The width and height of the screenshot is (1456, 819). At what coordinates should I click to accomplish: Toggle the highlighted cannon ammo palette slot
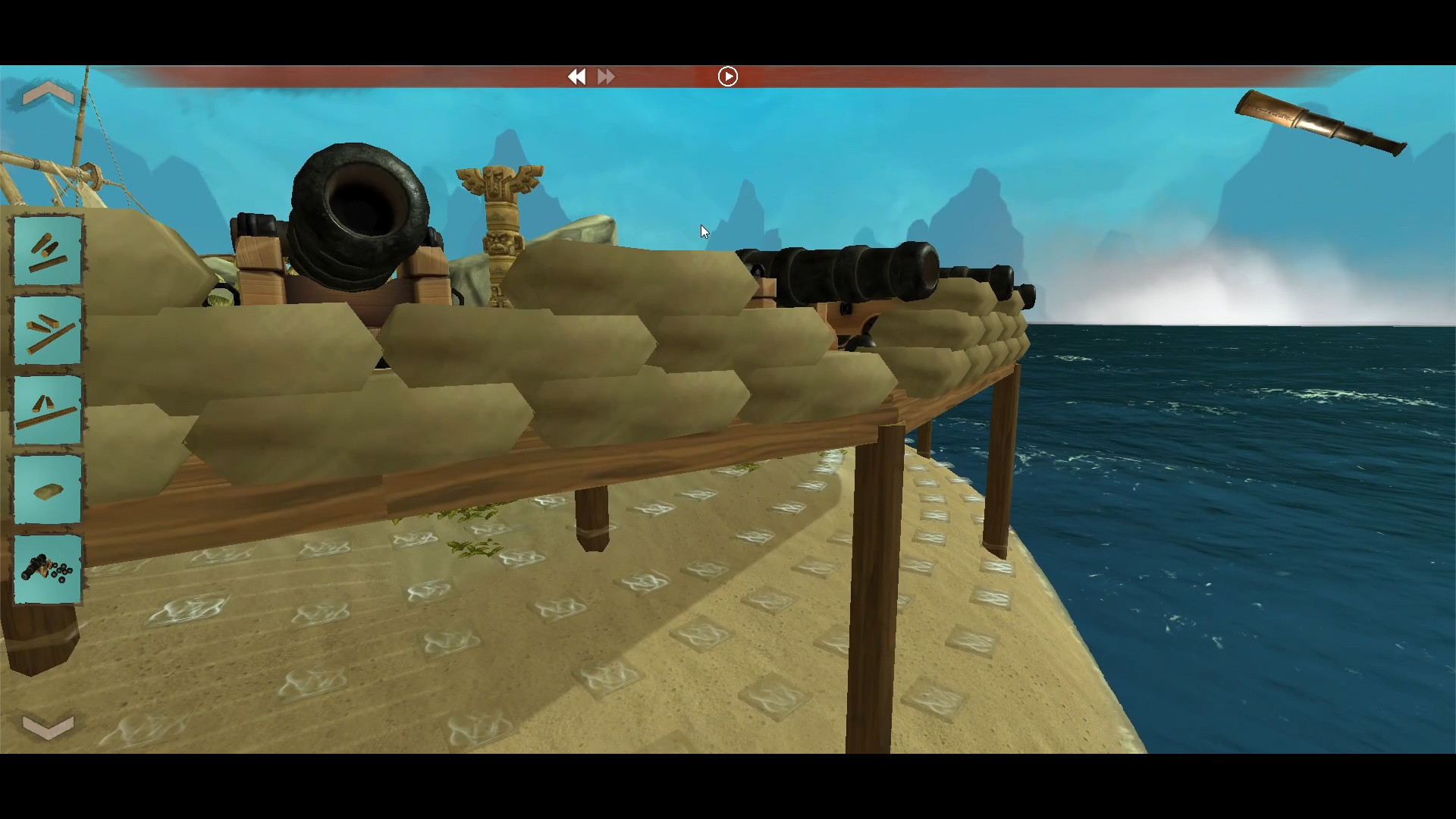(47, 569)
